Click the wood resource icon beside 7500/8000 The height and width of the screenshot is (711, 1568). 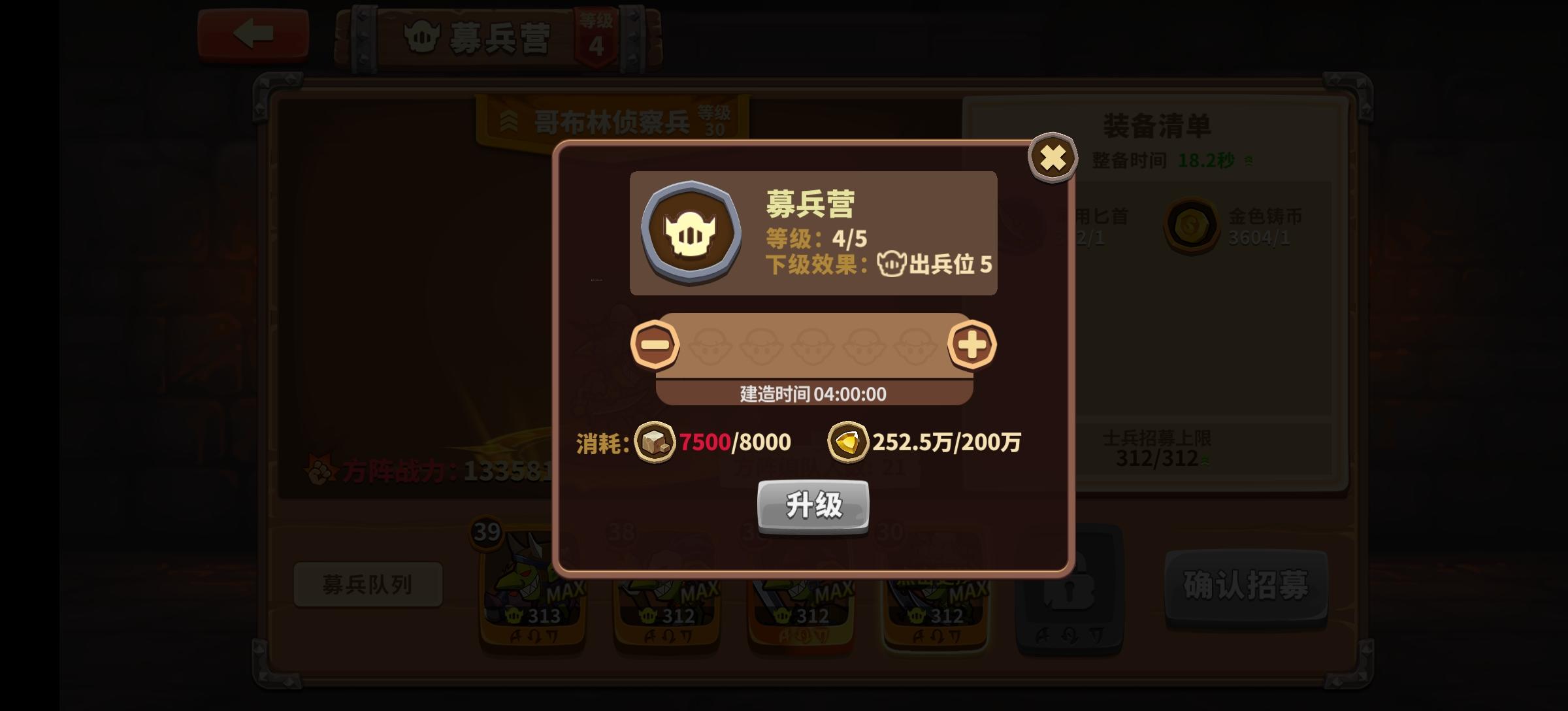[x=655, y=442]
